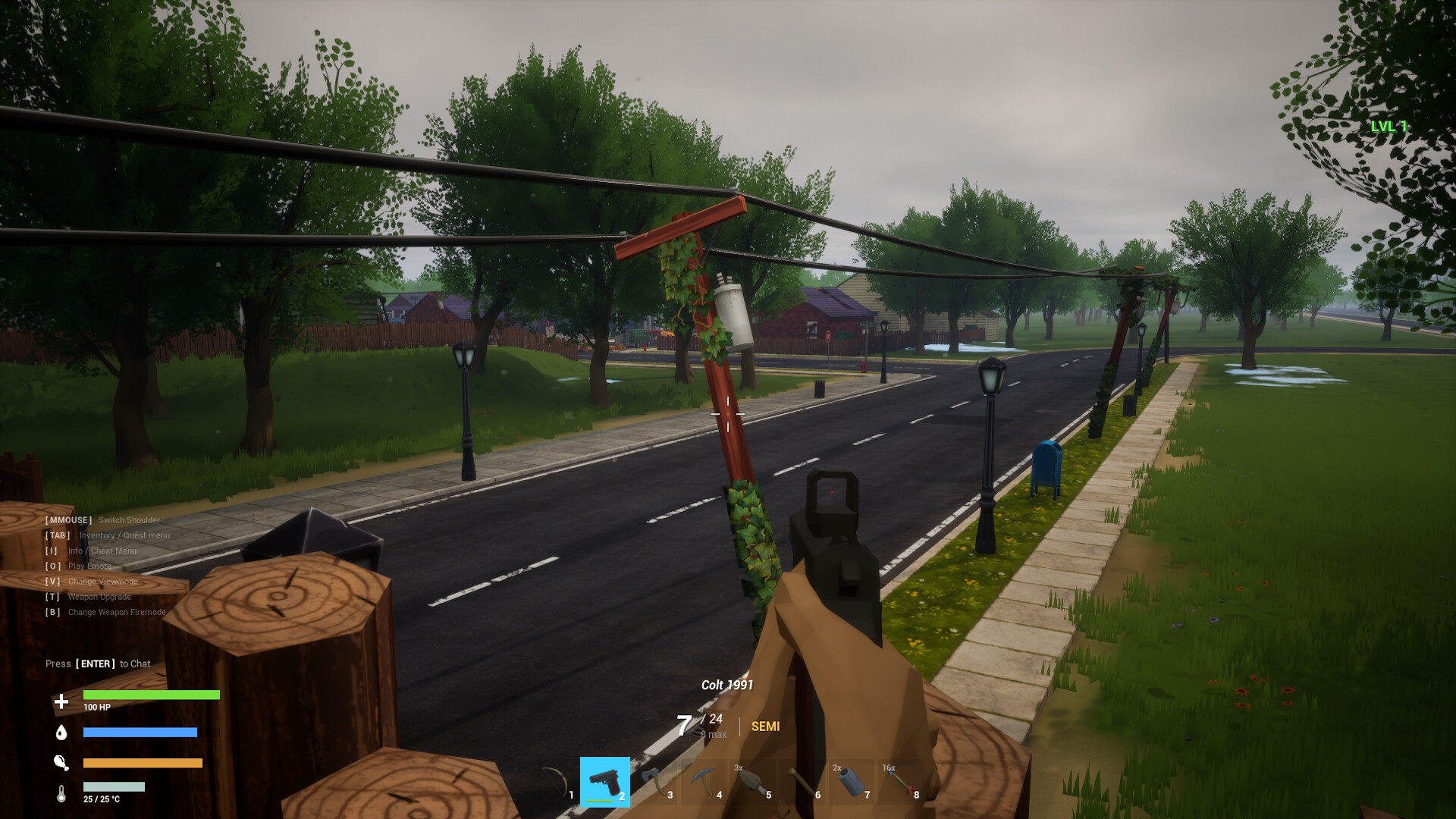Toggle the SEMI fire mode indicator
This screenshot has height=819, width=1456.
(766, 726)
